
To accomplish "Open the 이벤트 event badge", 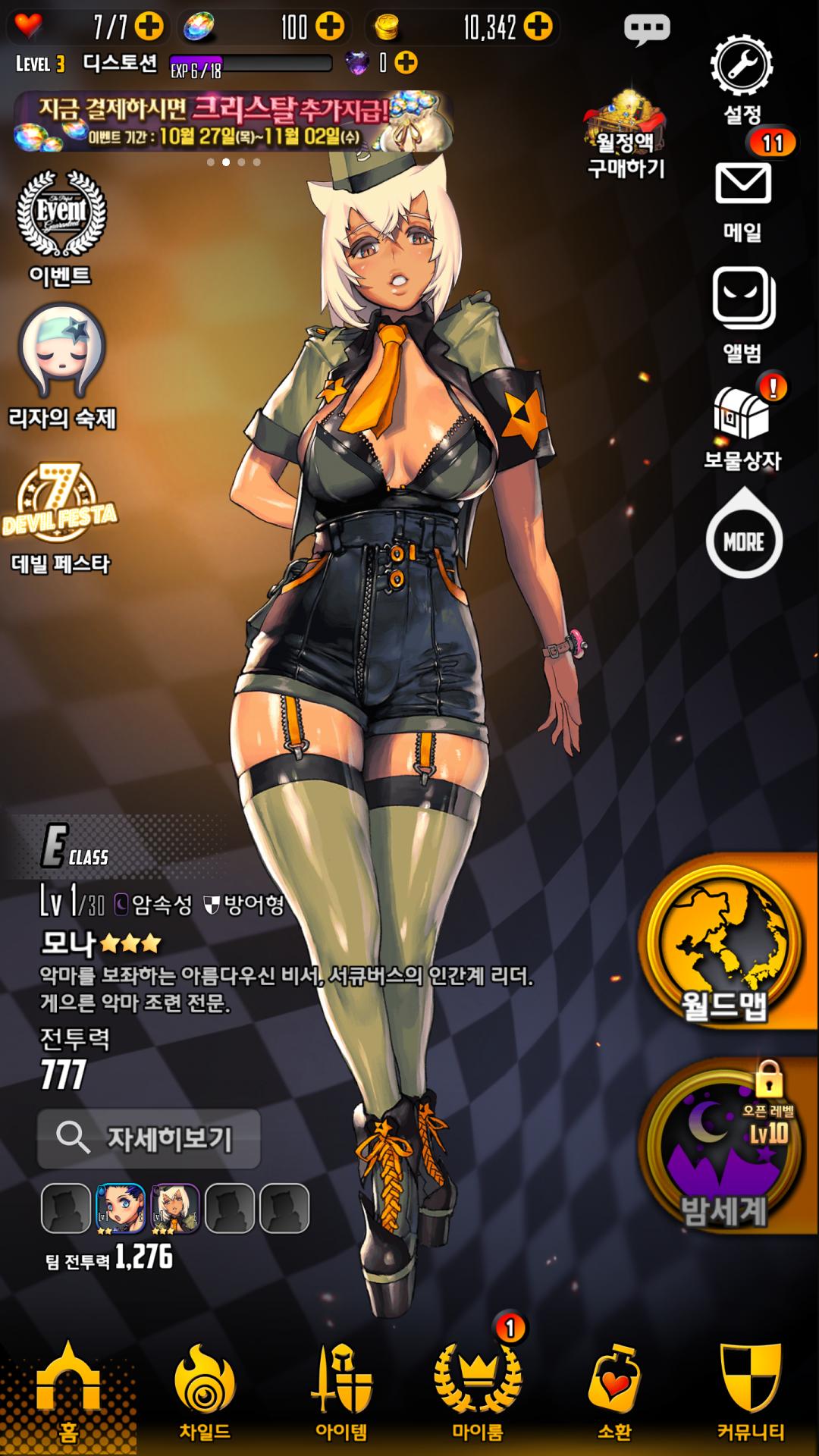I will point(61,215).
